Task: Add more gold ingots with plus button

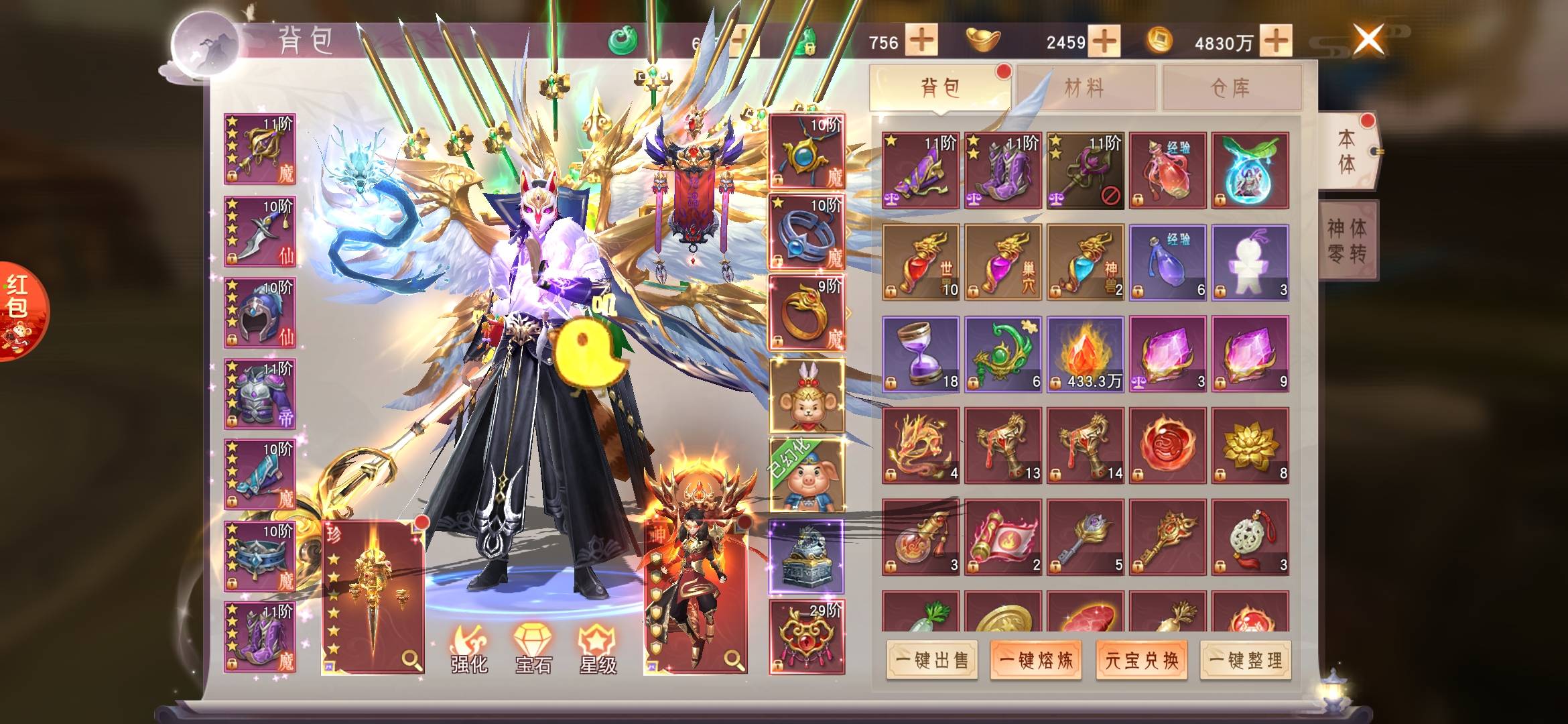Action: pos(1104,42)
